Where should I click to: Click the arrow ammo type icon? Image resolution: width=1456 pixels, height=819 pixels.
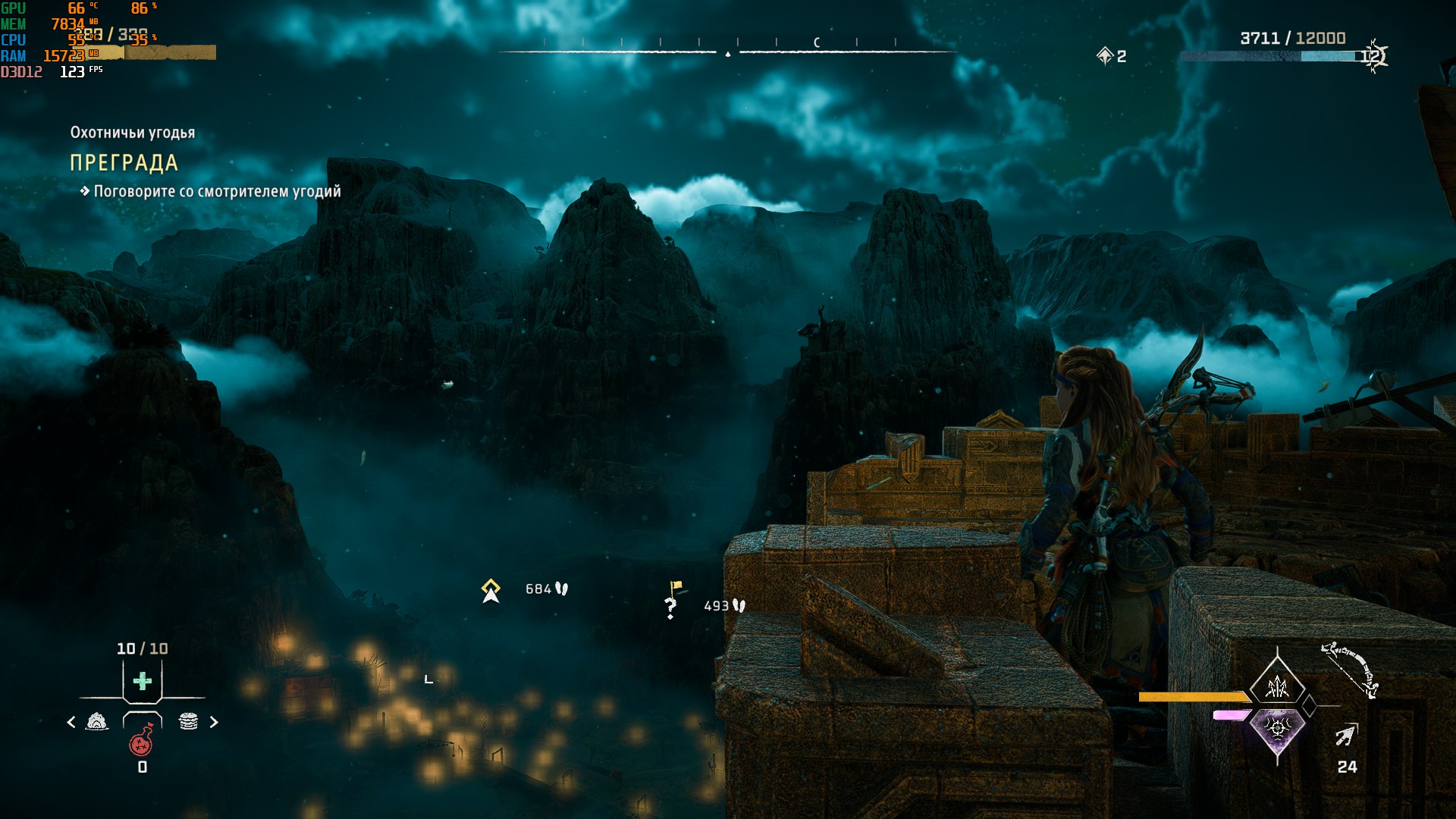pos(1346,735)
